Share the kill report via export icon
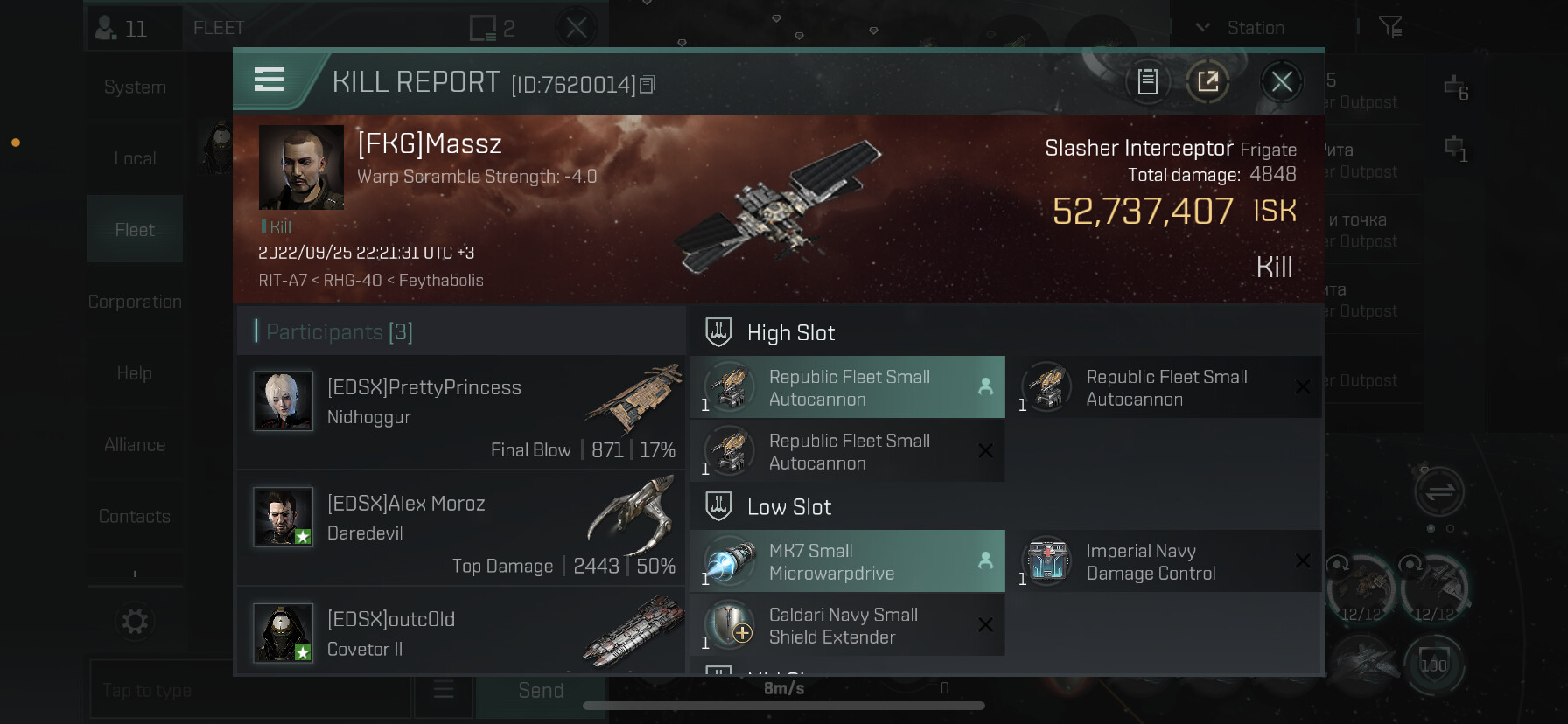 [x=1207, y=82]
